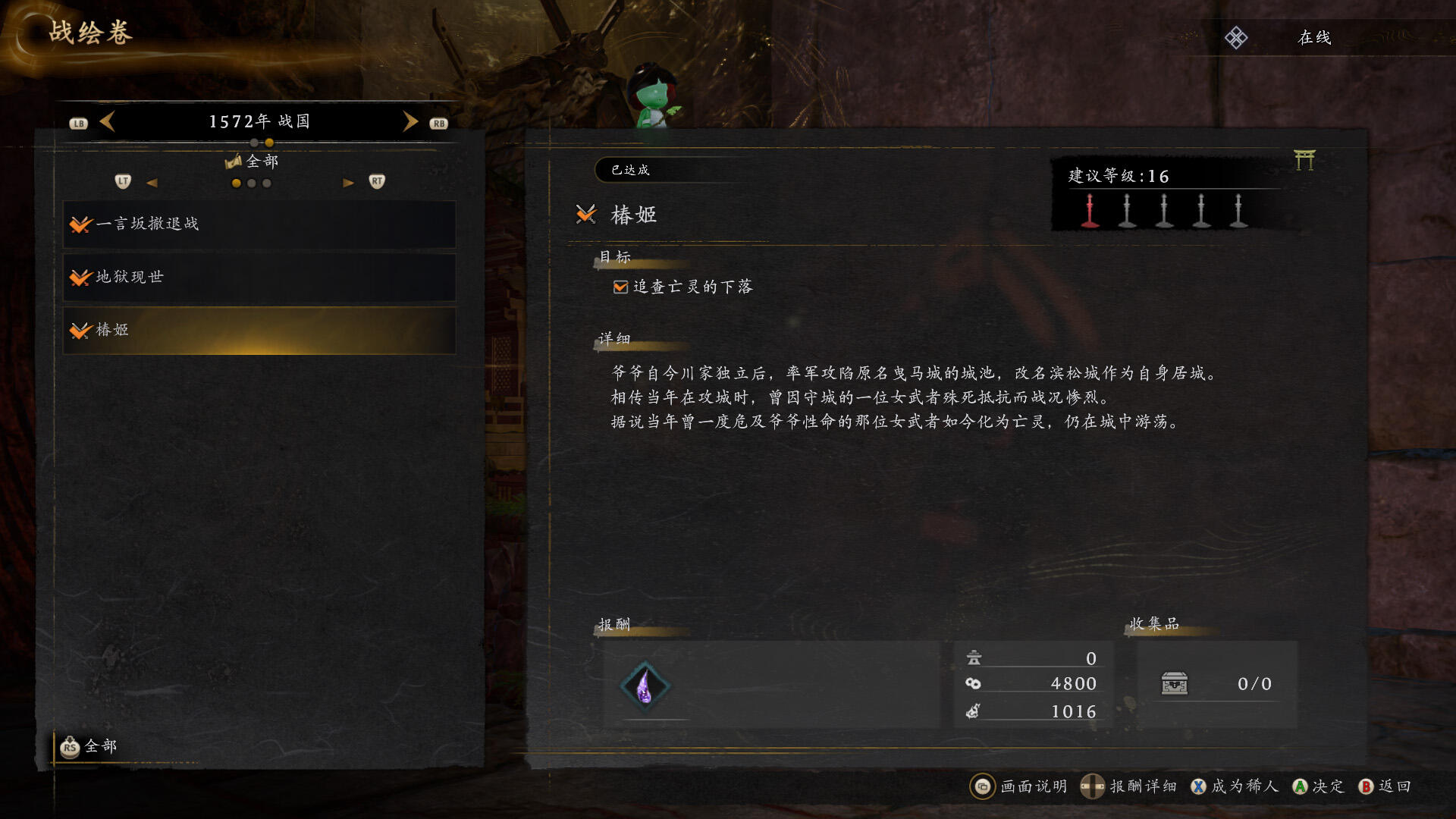Choose 成为稀人 to become a visitor
1456x819 pixels.
(1235, 786)
